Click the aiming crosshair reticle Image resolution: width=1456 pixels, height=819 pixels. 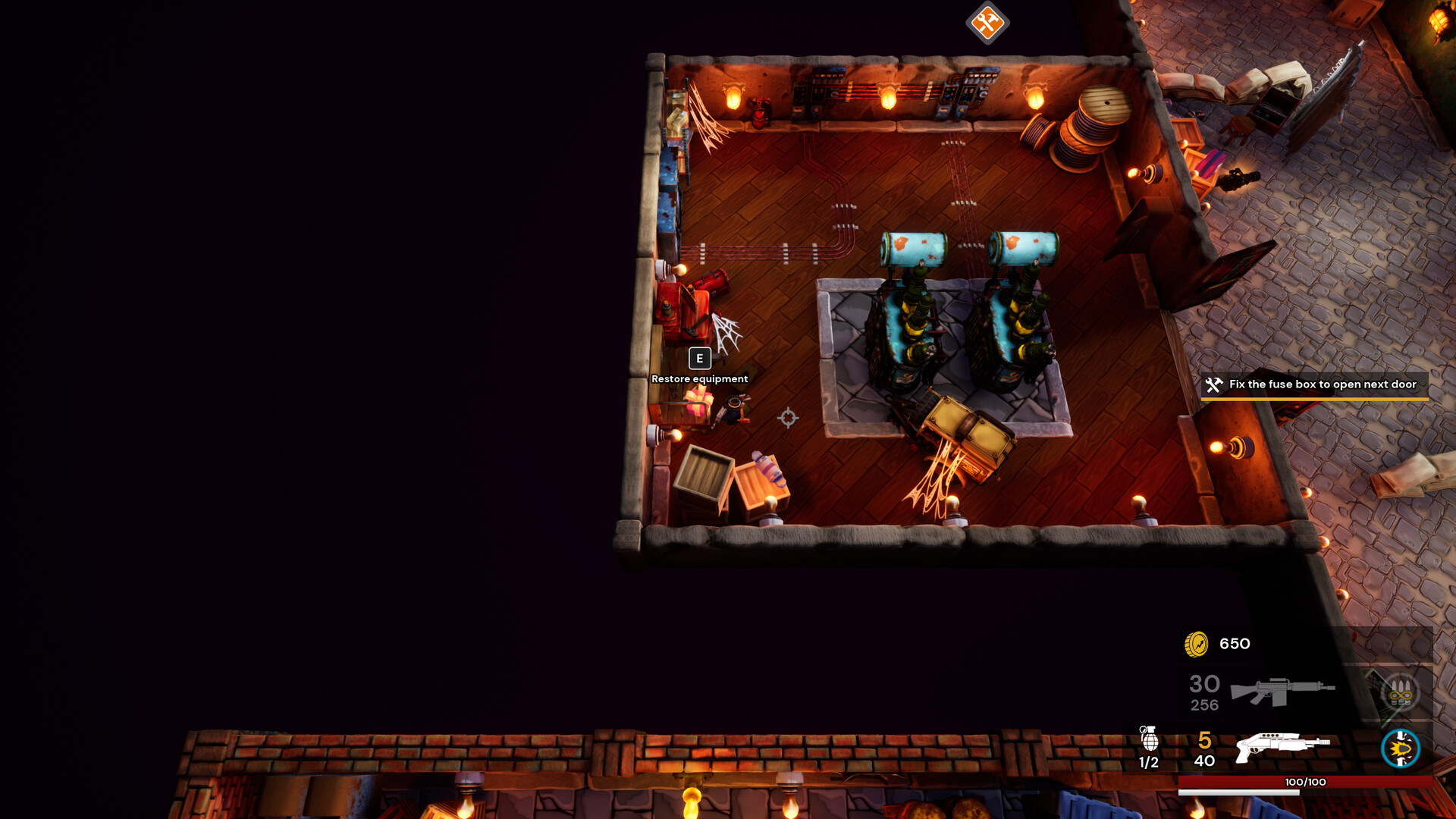pos(789,416)
